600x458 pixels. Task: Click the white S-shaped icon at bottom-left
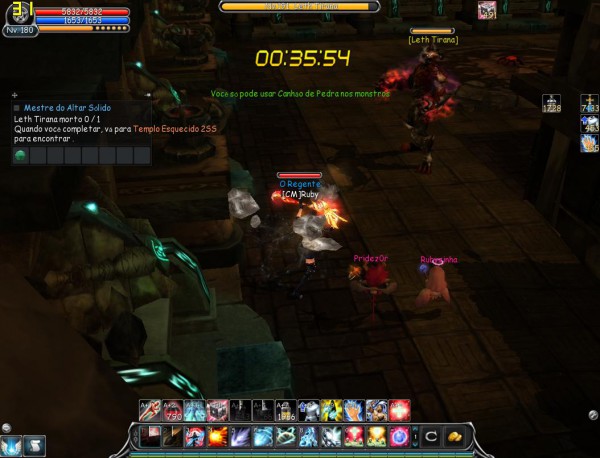[33, 445]
